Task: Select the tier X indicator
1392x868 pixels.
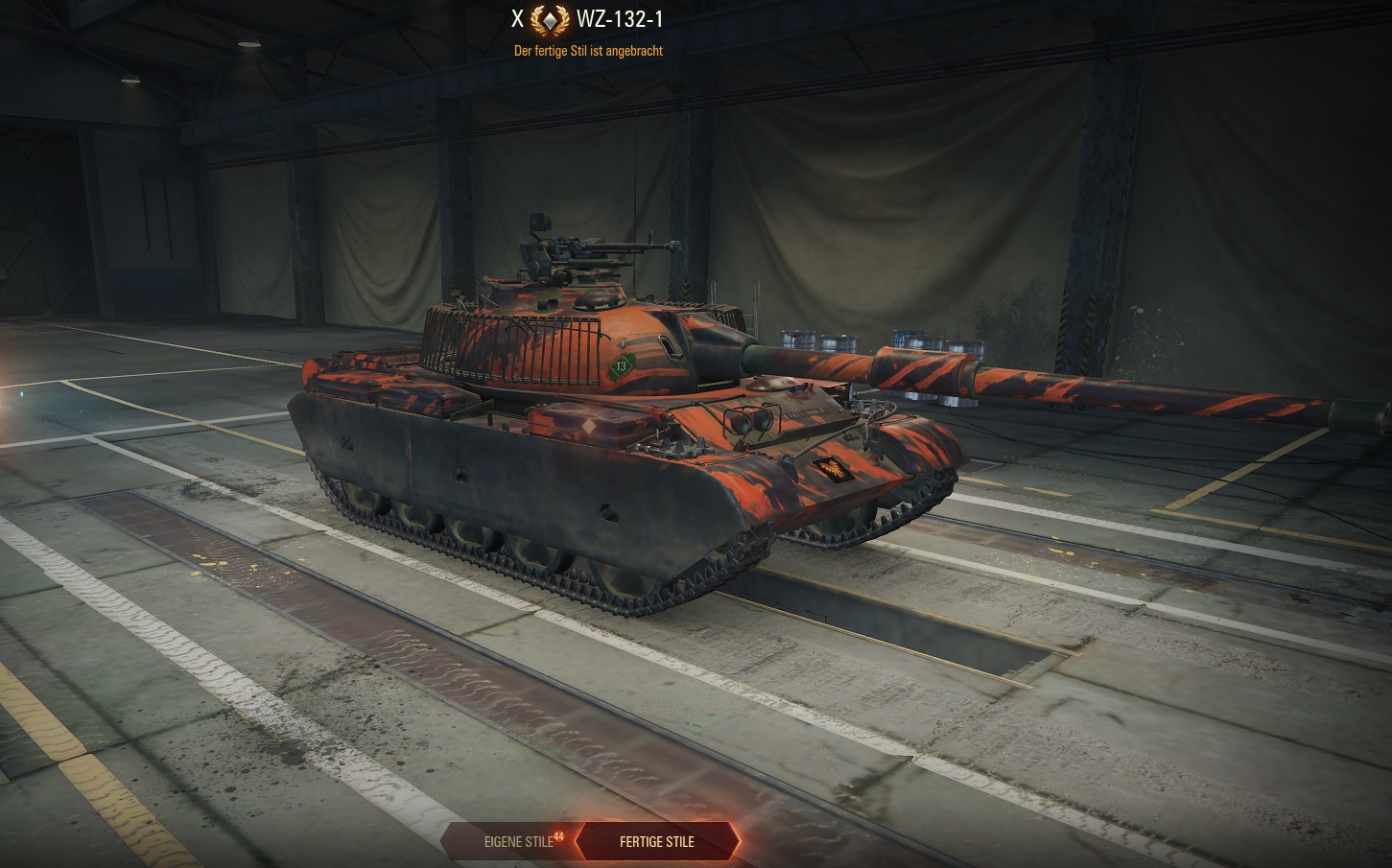Action: tap(517, 17)
